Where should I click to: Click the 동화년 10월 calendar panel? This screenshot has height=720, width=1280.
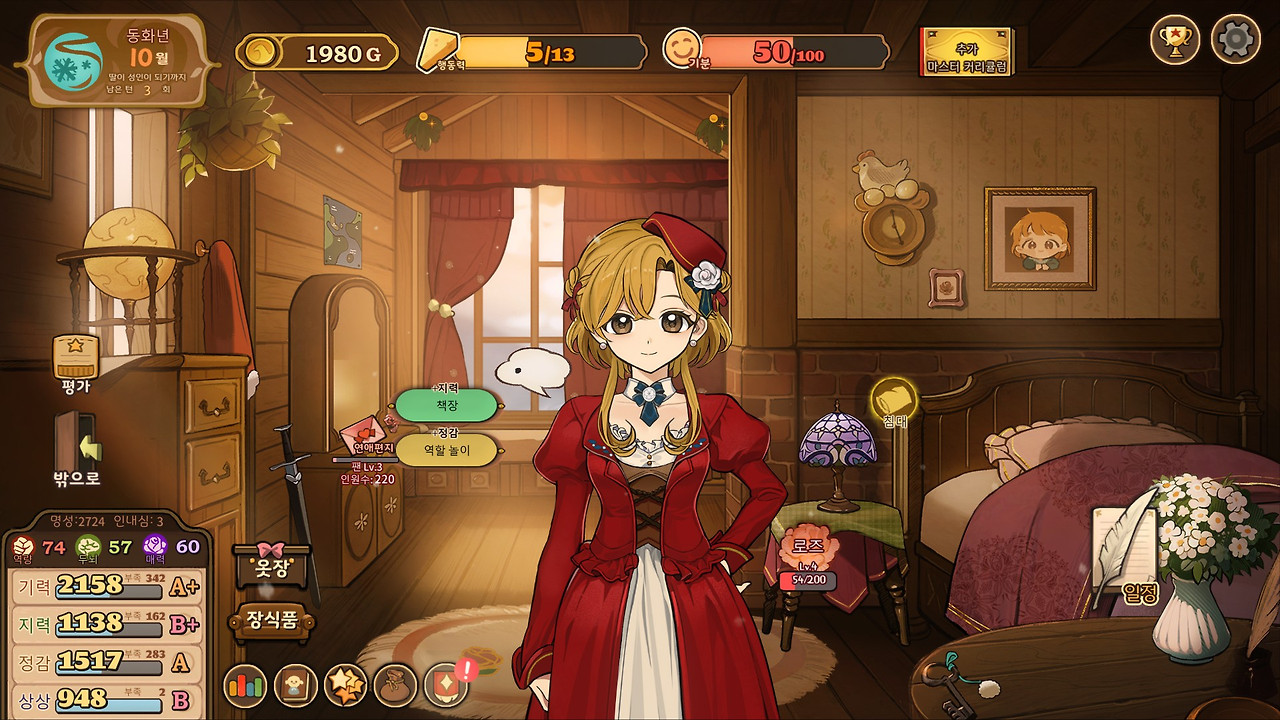[118, 60]
